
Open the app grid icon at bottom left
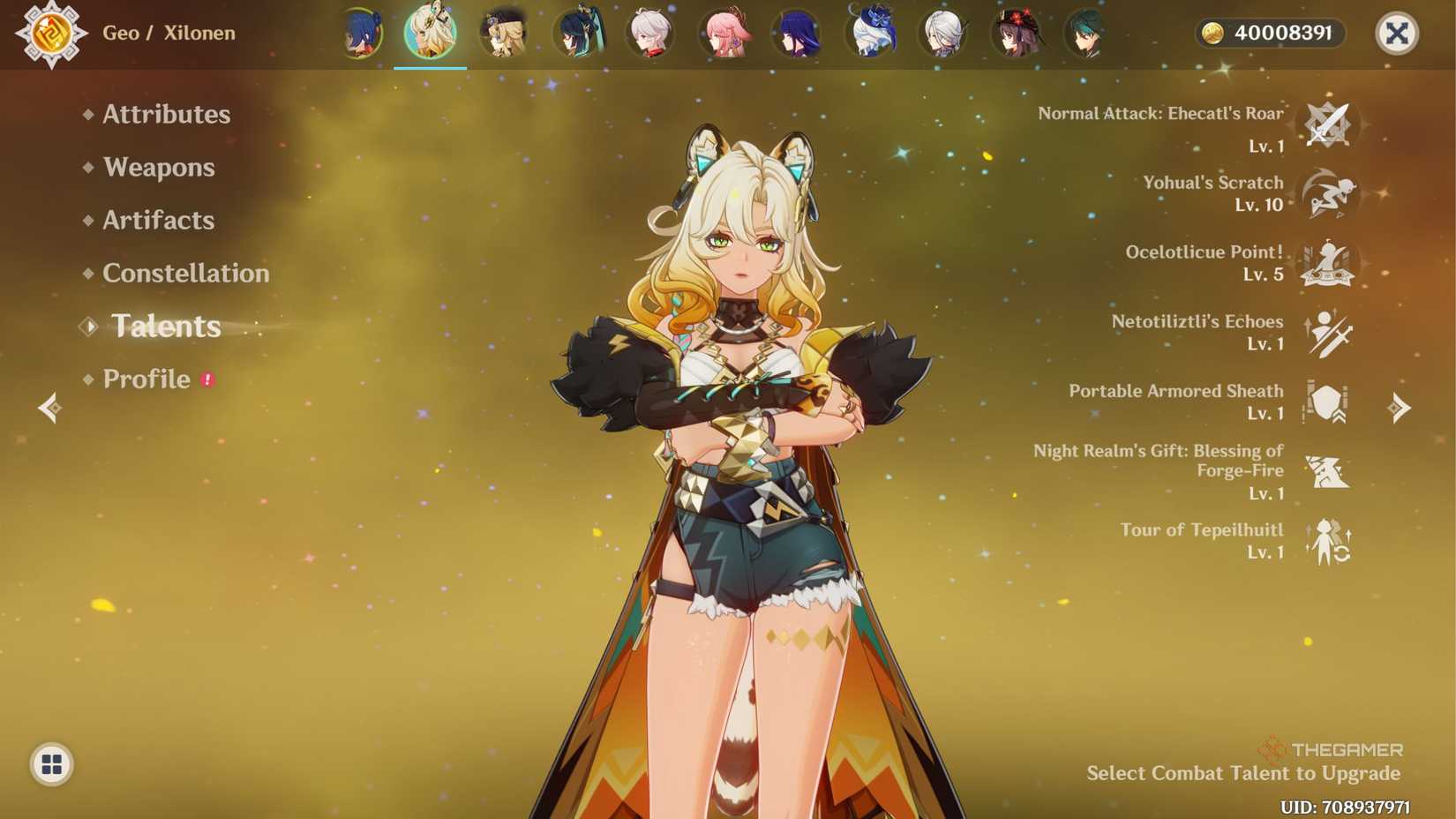point(52,764)
